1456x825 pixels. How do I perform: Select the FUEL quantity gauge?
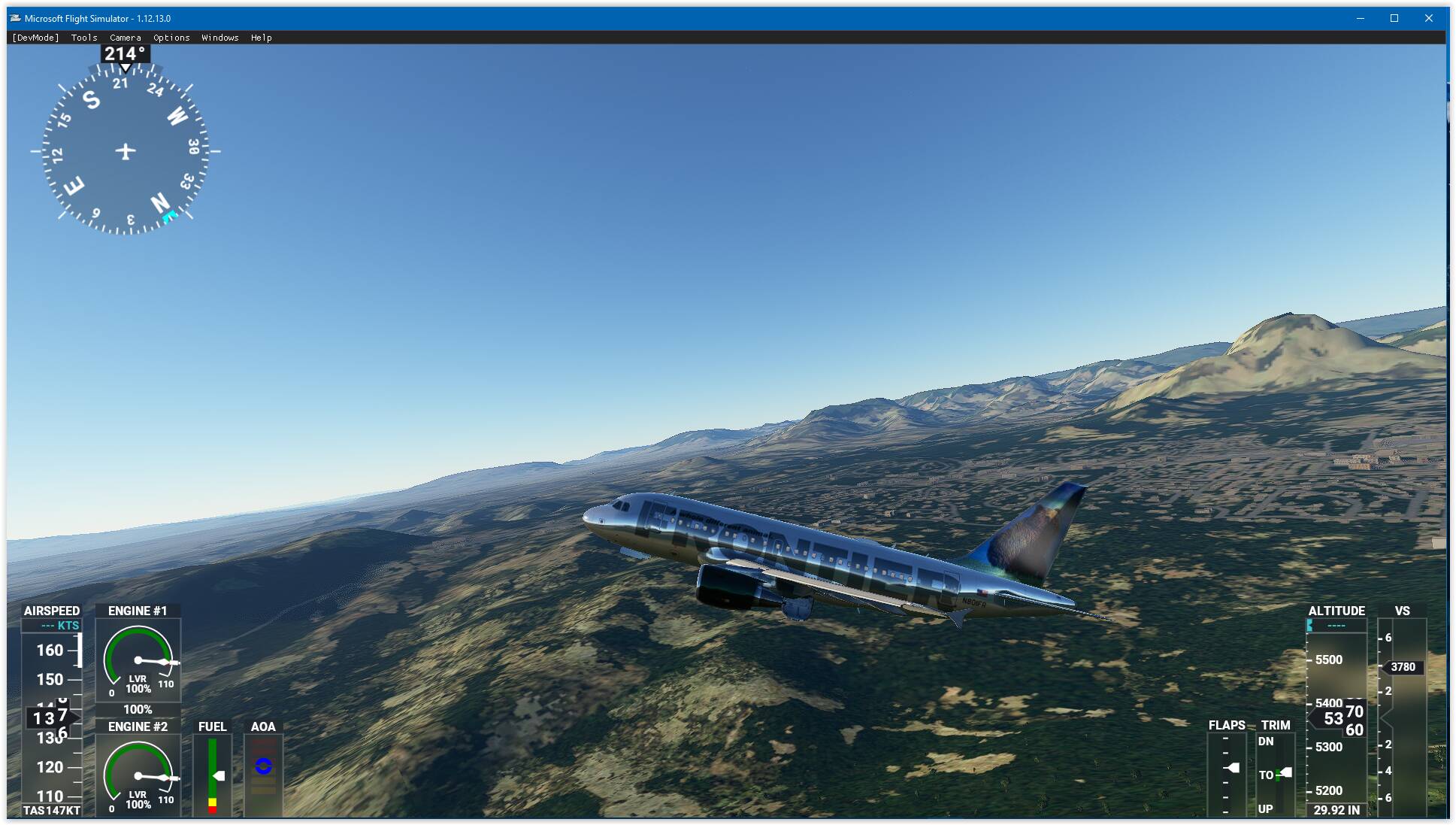click(x=213, y=767)
